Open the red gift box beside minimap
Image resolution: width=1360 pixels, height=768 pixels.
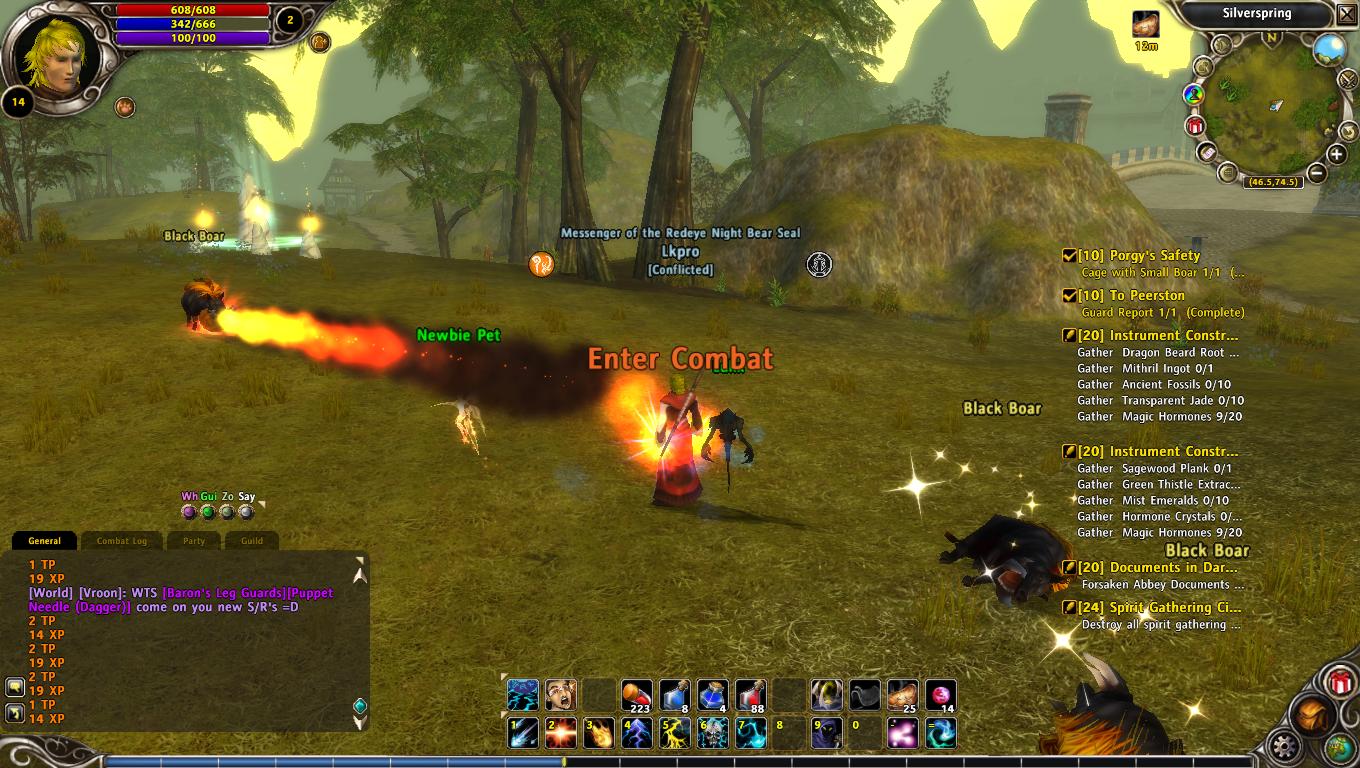[1195, 126]
